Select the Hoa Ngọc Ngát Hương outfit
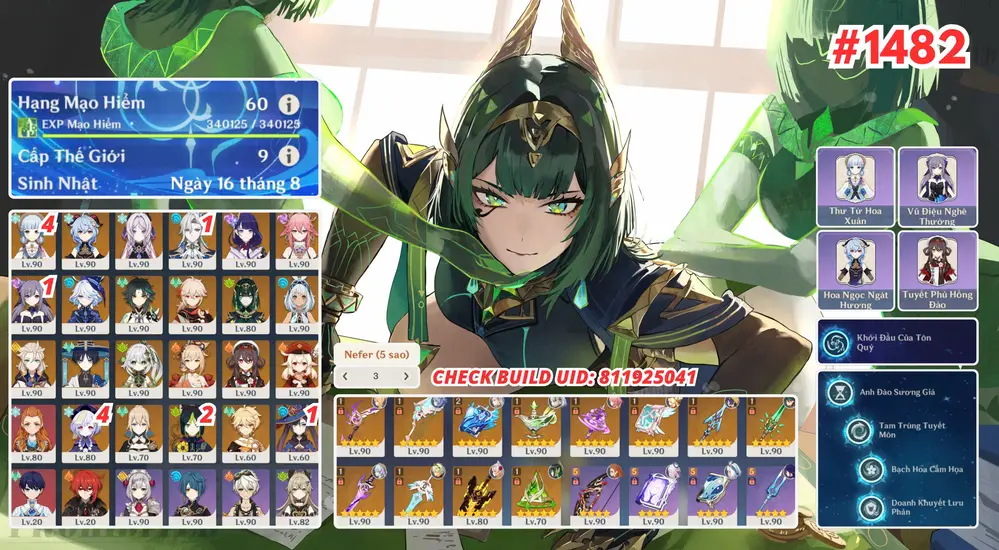 tap(857, 270)
